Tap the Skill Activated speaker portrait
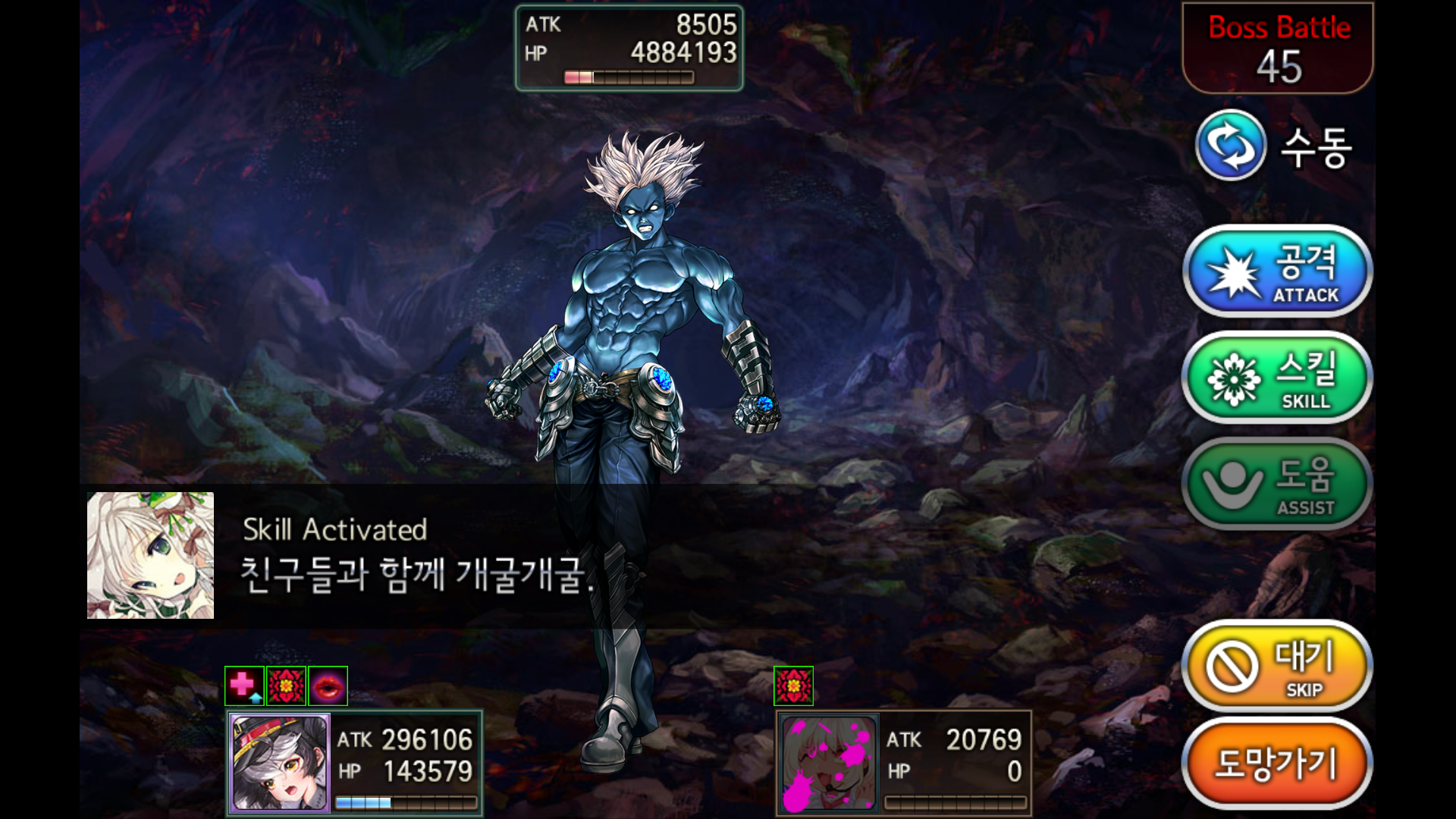Screen dimensions: 1456x819 coord(150,555)
